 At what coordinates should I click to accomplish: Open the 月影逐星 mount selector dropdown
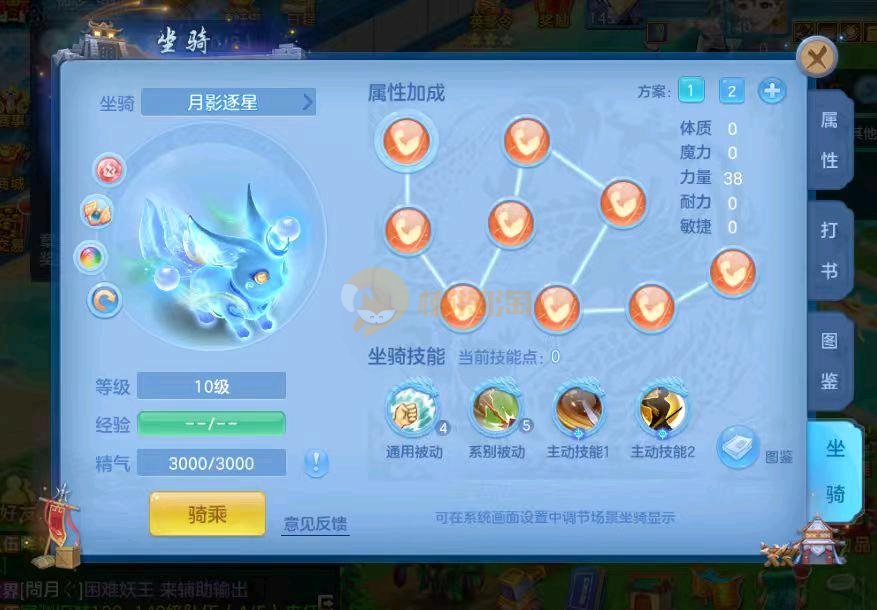point(228,101)
